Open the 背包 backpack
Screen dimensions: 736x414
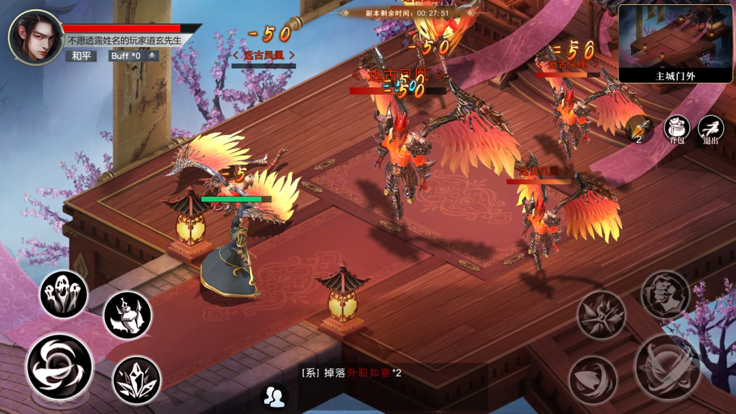[x=678, y=129]
